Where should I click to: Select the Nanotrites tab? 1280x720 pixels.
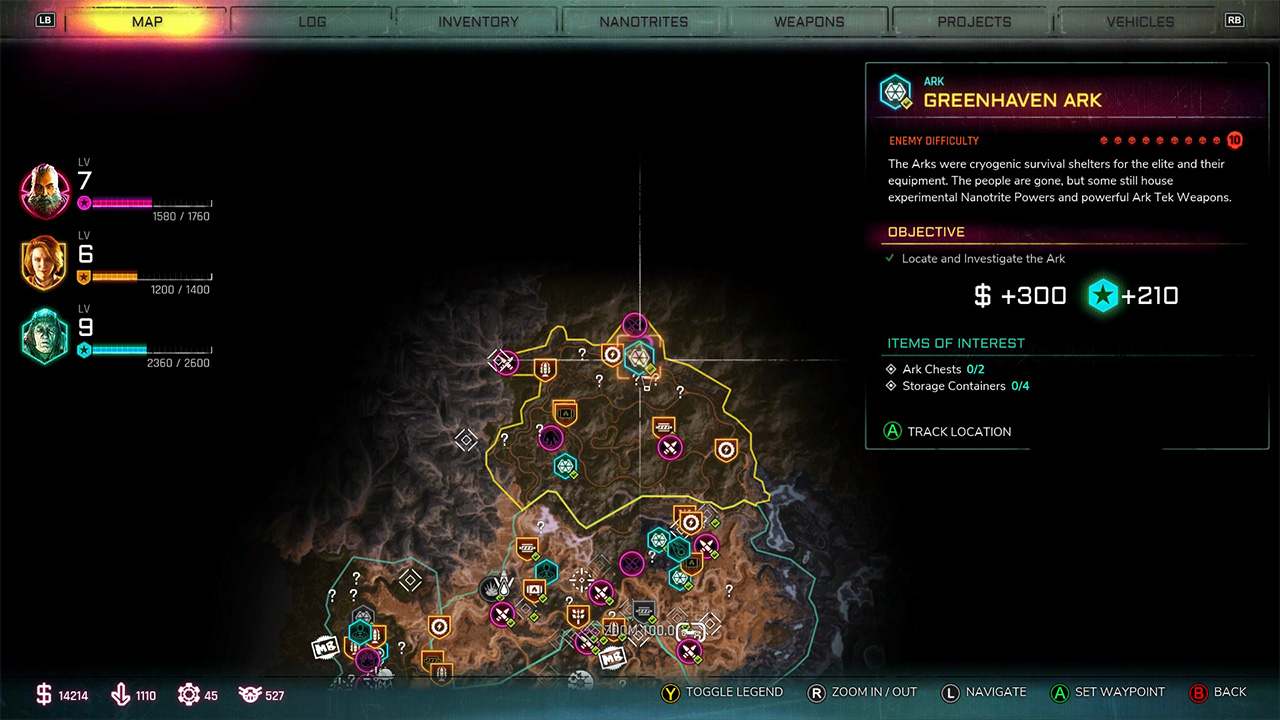pos(644,21)
